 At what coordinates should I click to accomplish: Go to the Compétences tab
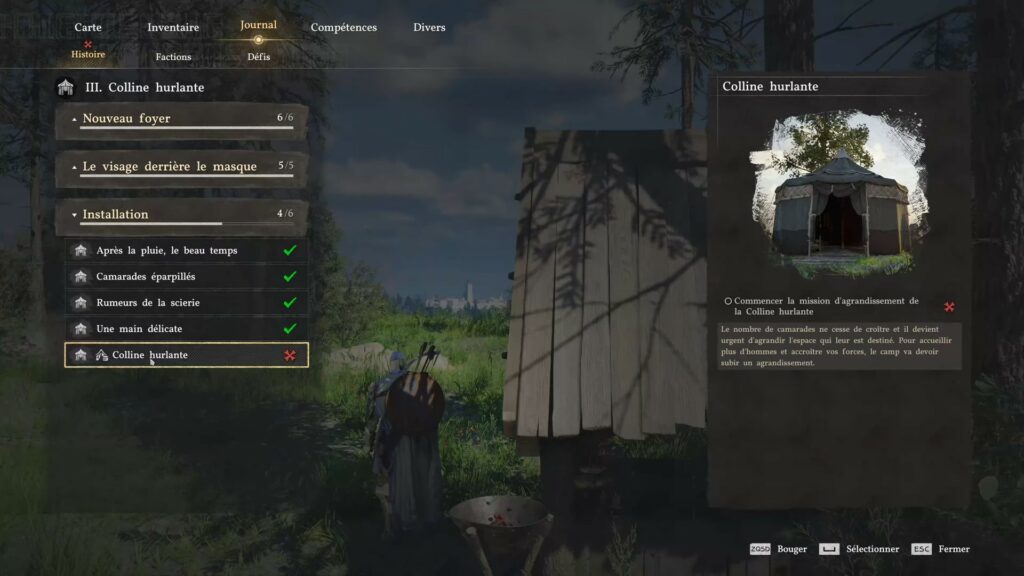(344, 27)
